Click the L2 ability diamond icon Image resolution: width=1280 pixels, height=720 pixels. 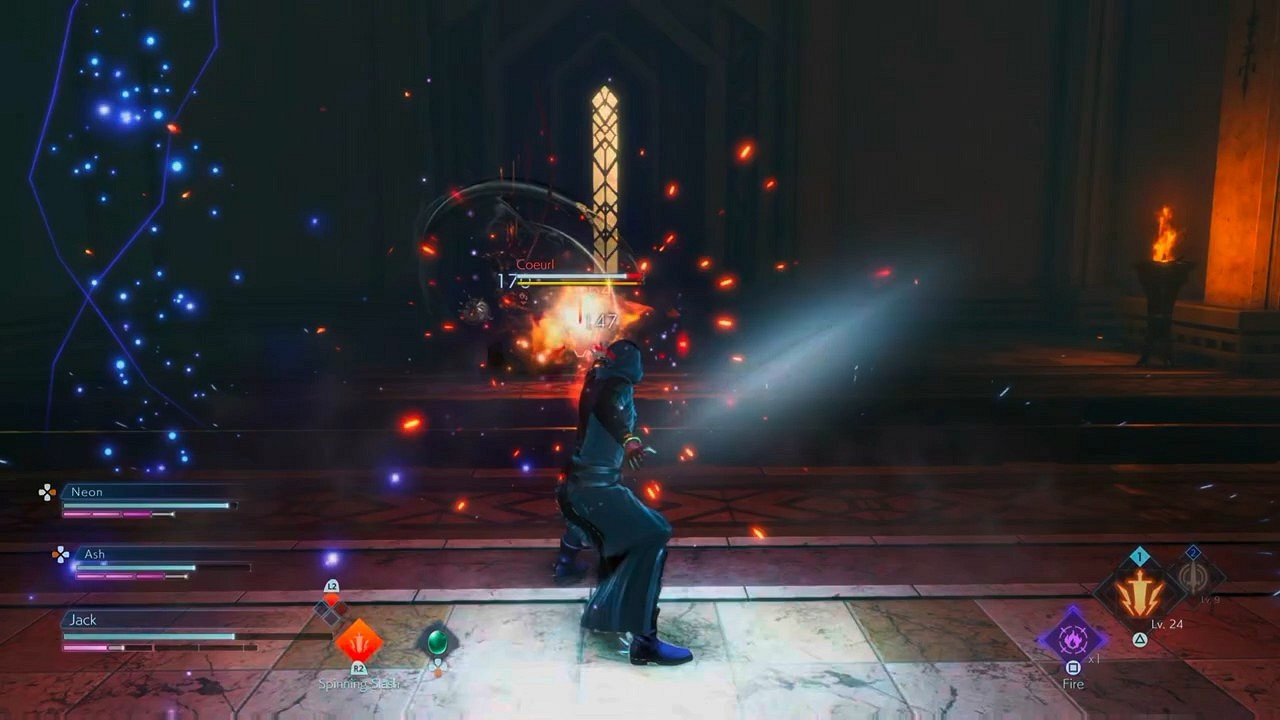pyautogui.click(x=332, y=597)
